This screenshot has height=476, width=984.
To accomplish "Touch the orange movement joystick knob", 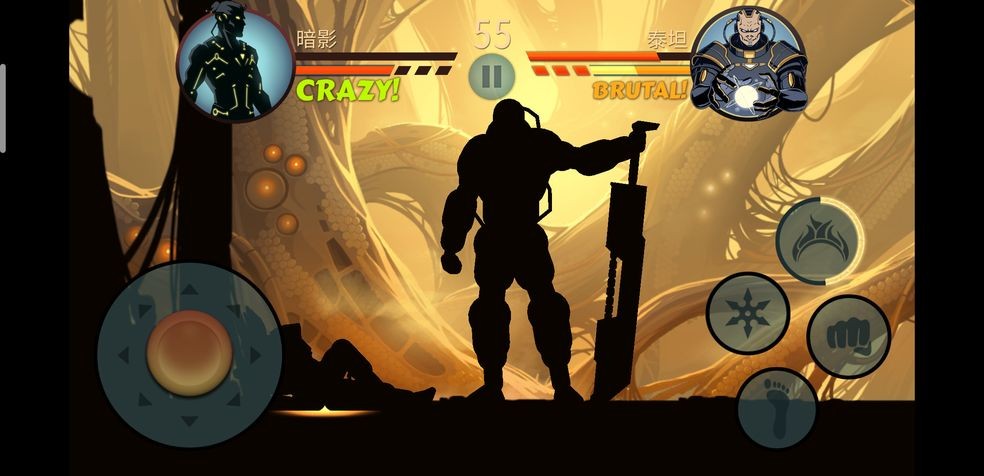I will point(190,353).
